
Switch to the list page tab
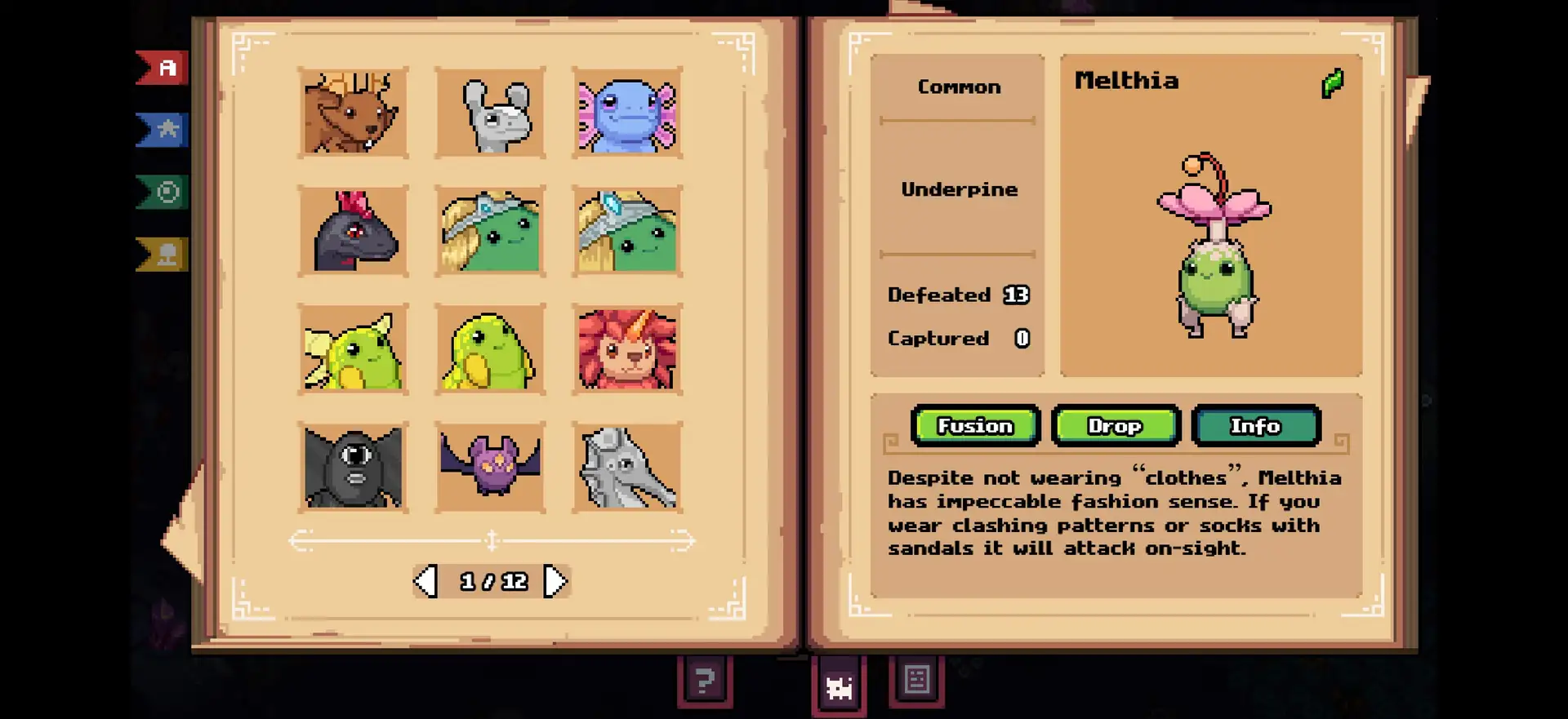916,679
